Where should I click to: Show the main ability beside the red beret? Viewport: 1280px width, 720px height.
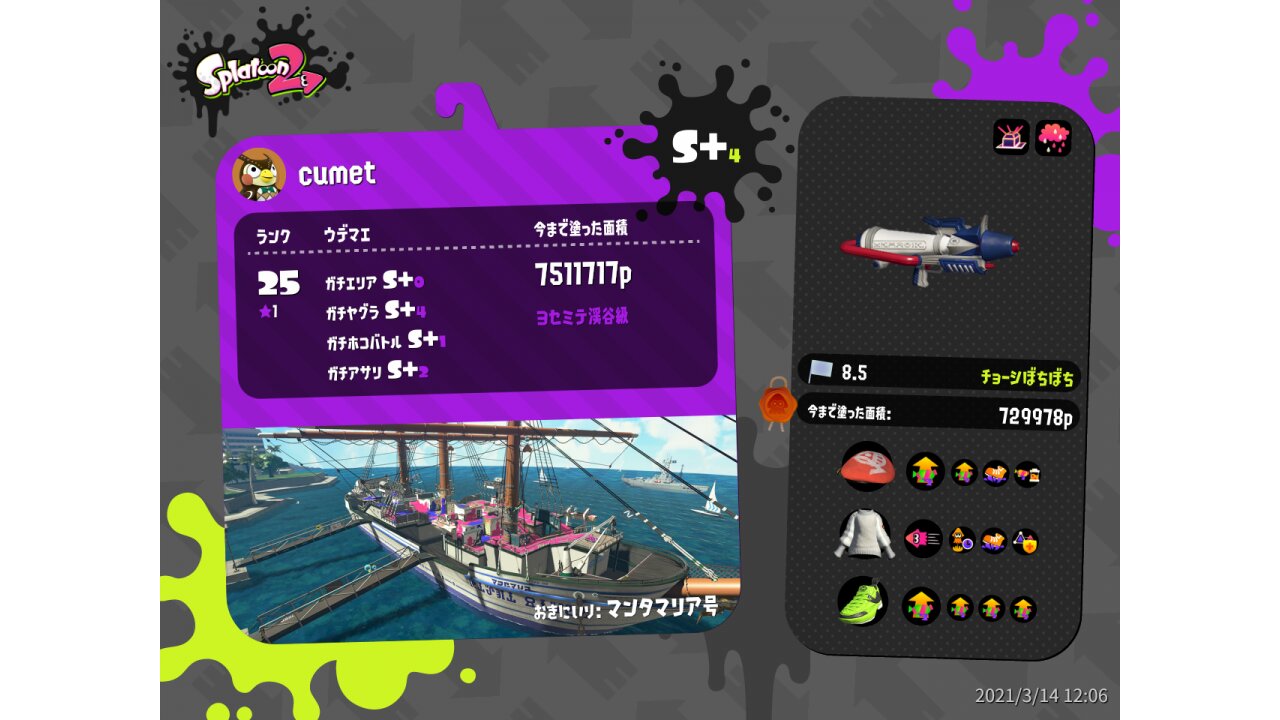[925, 471]
